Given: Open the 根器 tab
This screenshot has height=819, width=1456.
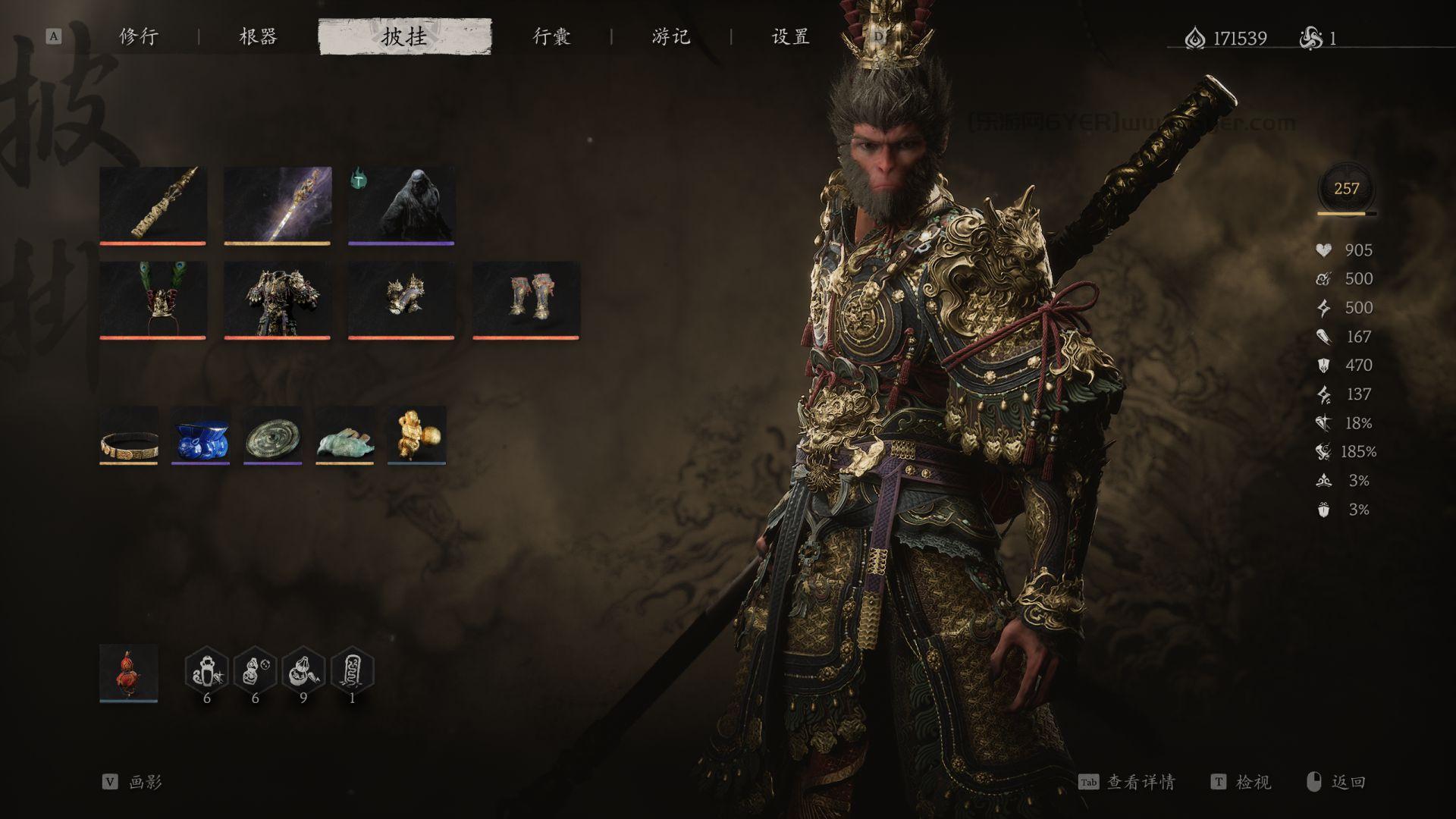Looking at the screenshot, I should 258,36.
